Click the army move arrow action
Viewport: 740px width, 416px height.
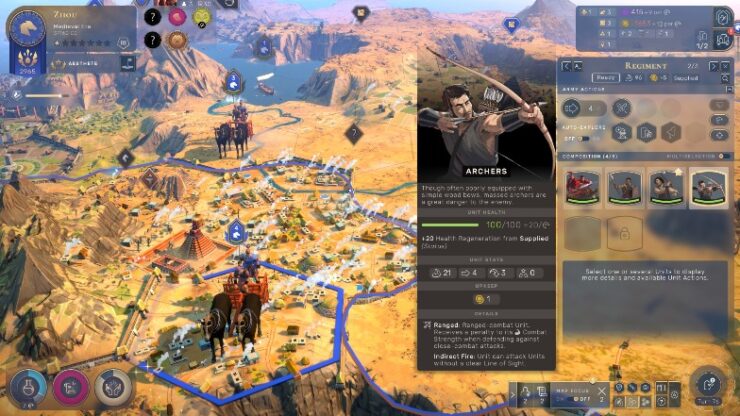point(573,107)
